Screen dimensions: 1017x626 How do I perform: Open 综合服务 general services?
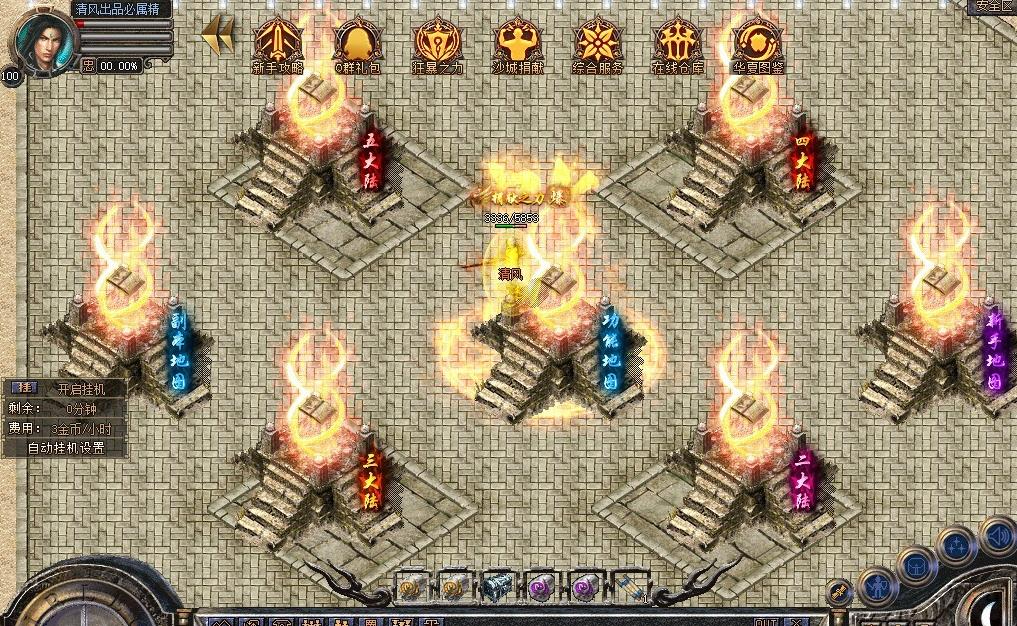tap(598, 46)
